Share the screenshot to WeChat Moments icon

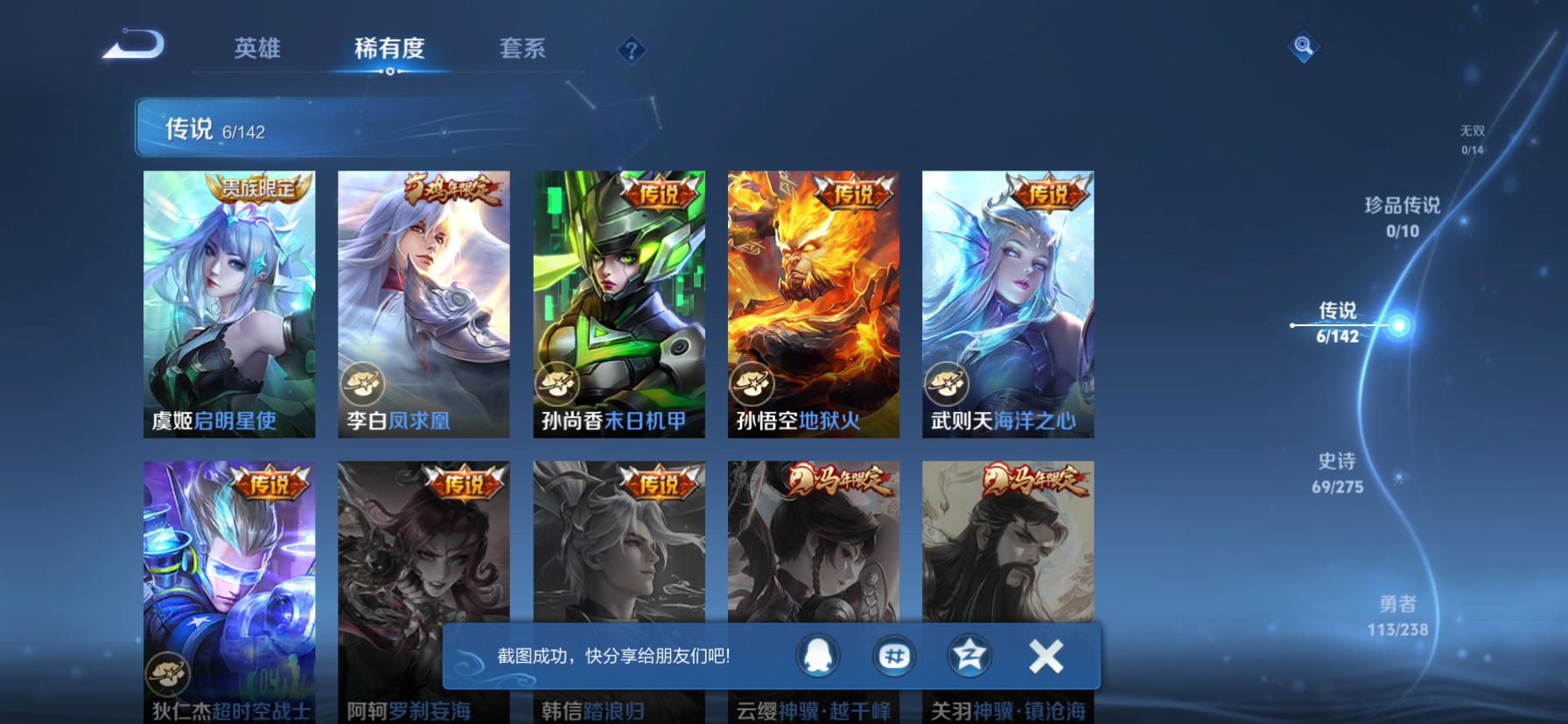[894, 657]
